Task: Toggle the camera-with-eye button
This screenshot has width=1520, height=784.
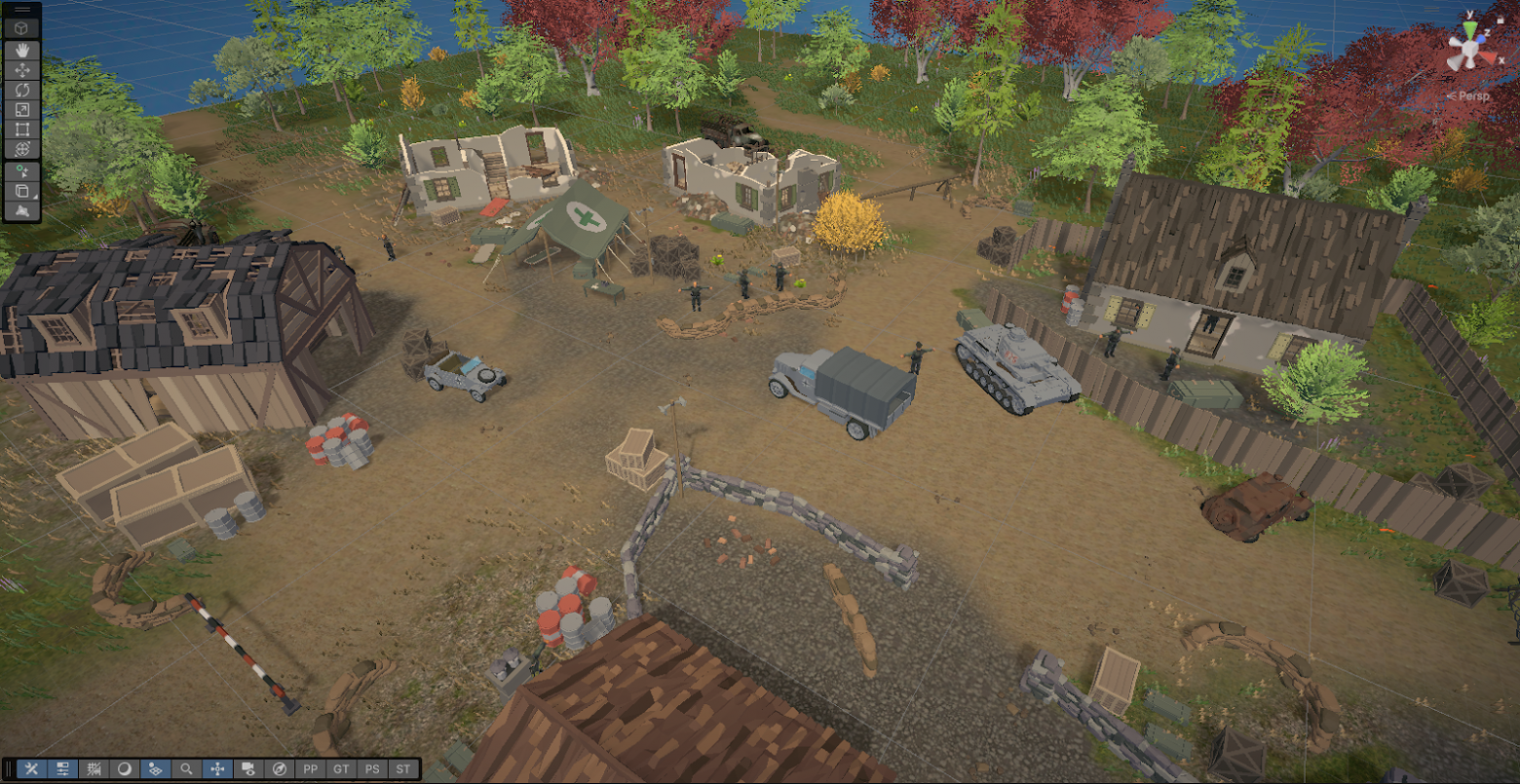Action: point(248,768)
